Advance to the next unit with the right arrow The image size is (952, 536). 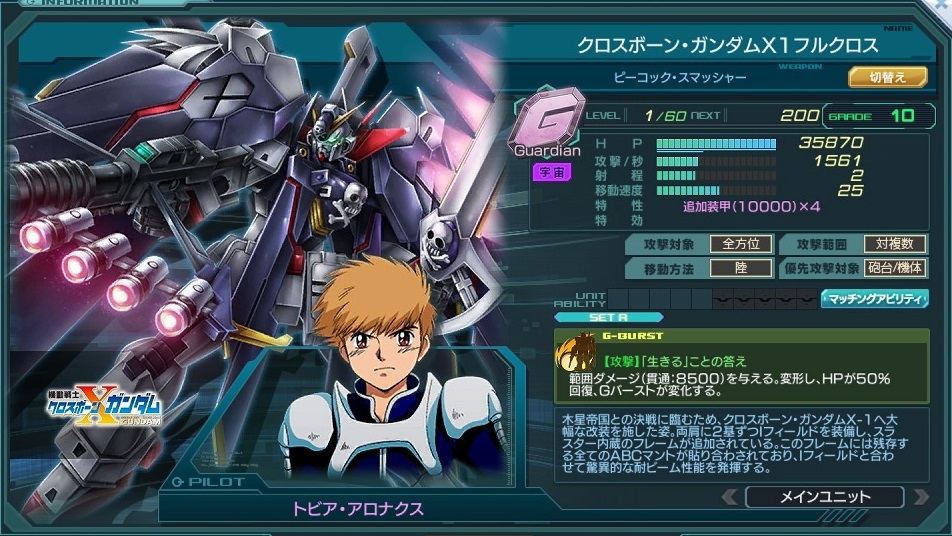coord(920,497)
